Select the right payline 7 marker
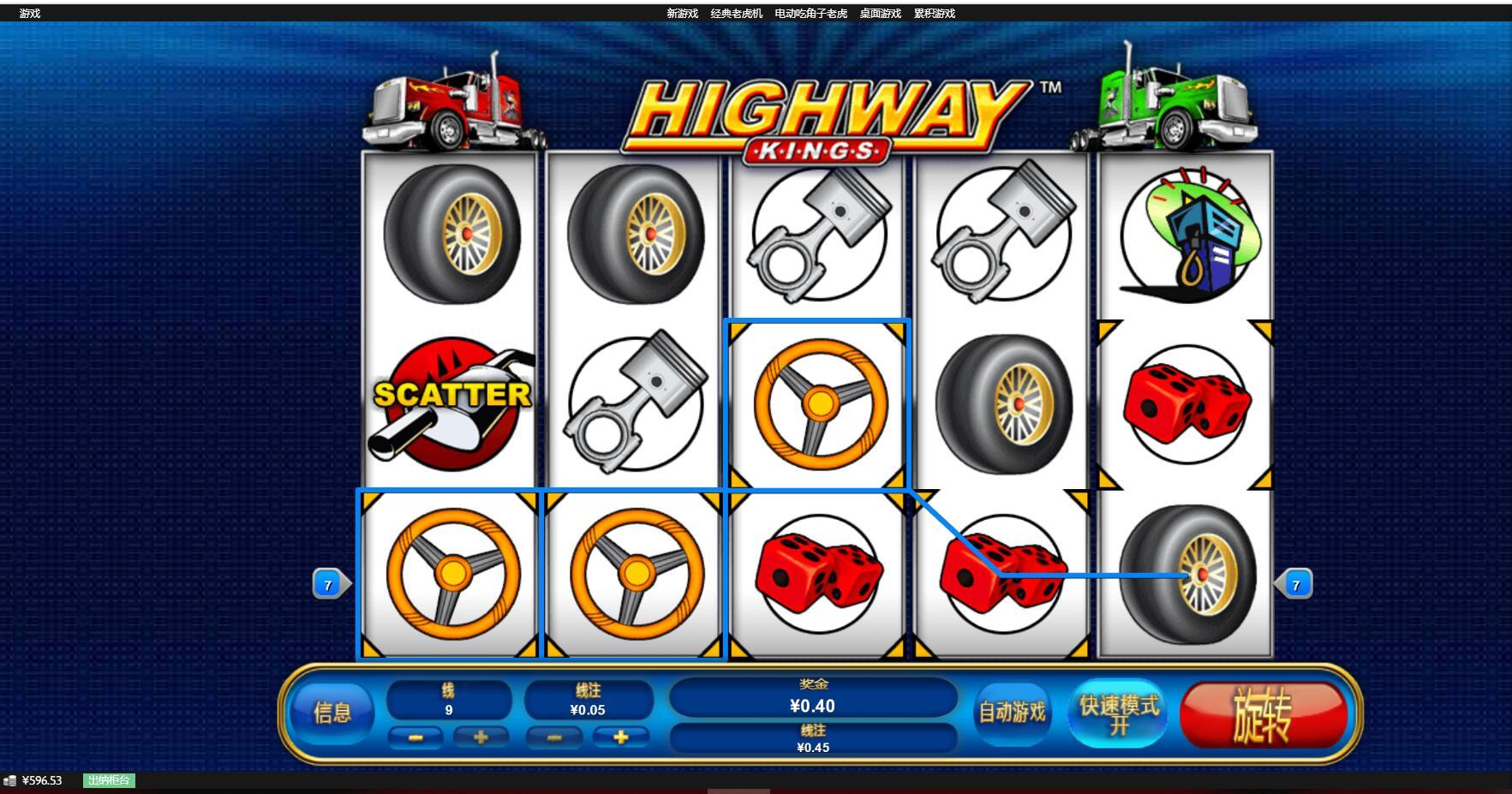 1295,585
